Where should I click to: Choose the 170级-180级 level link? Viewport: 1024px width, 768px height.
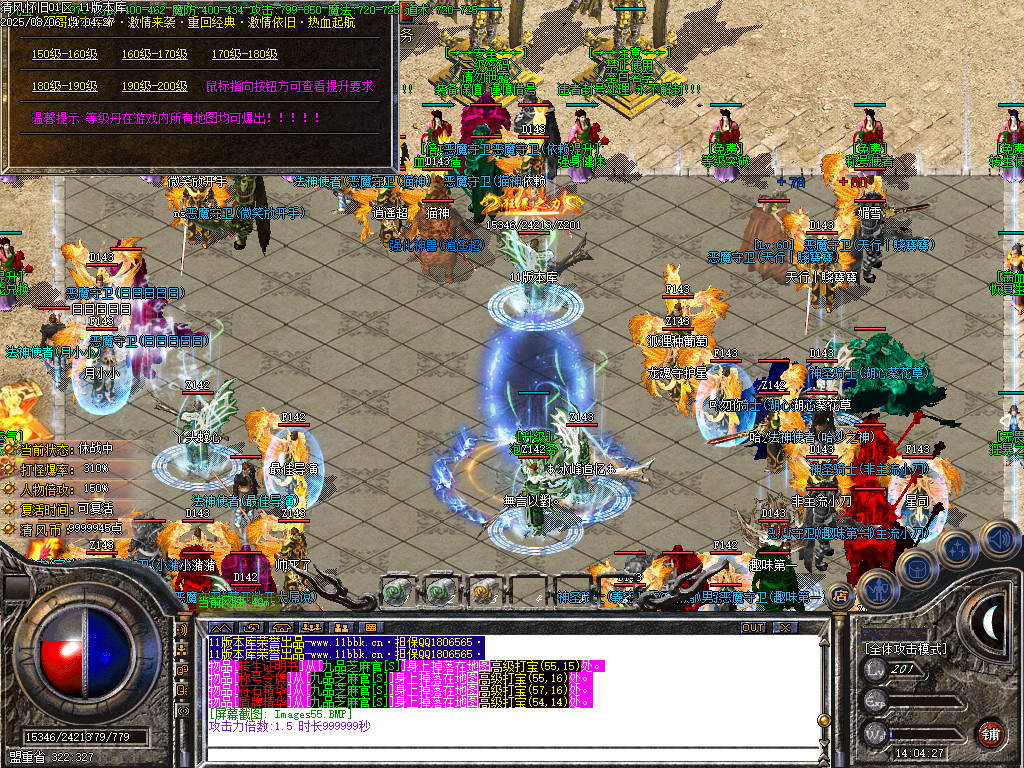click(x=244, y=54)
